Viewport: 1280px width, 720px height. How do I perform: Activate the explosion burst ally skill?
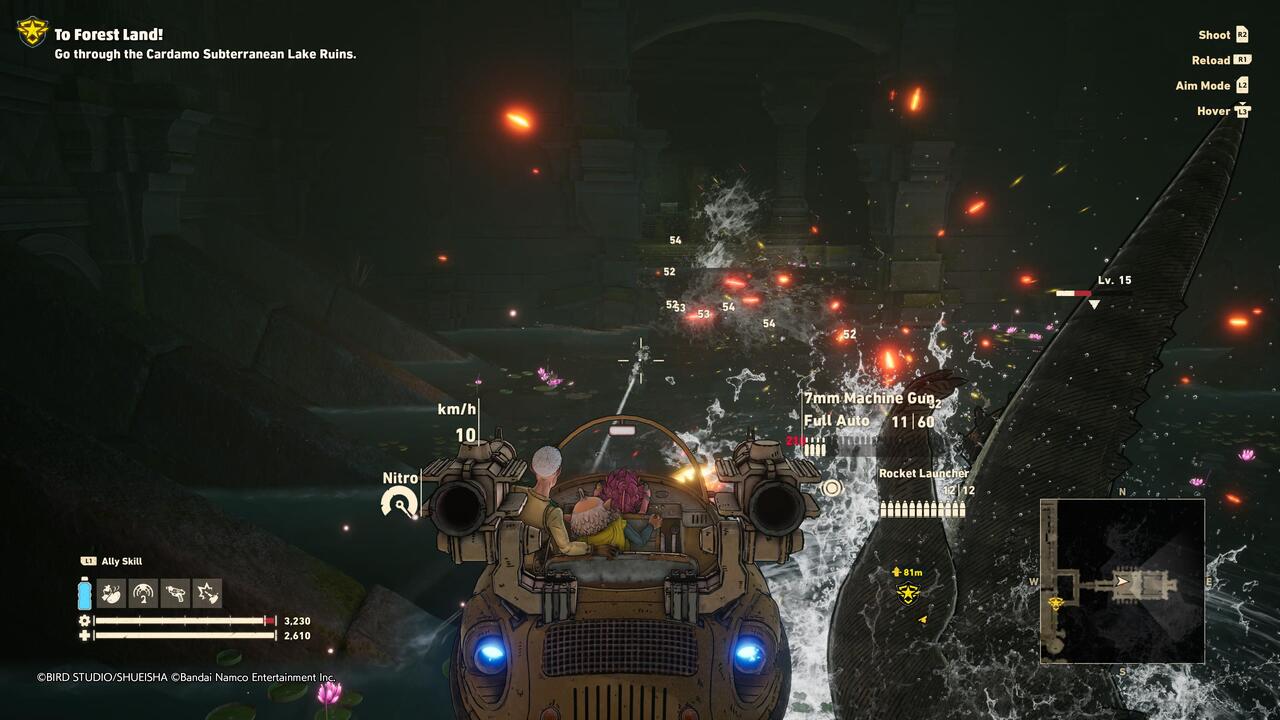tap(208, 593)
